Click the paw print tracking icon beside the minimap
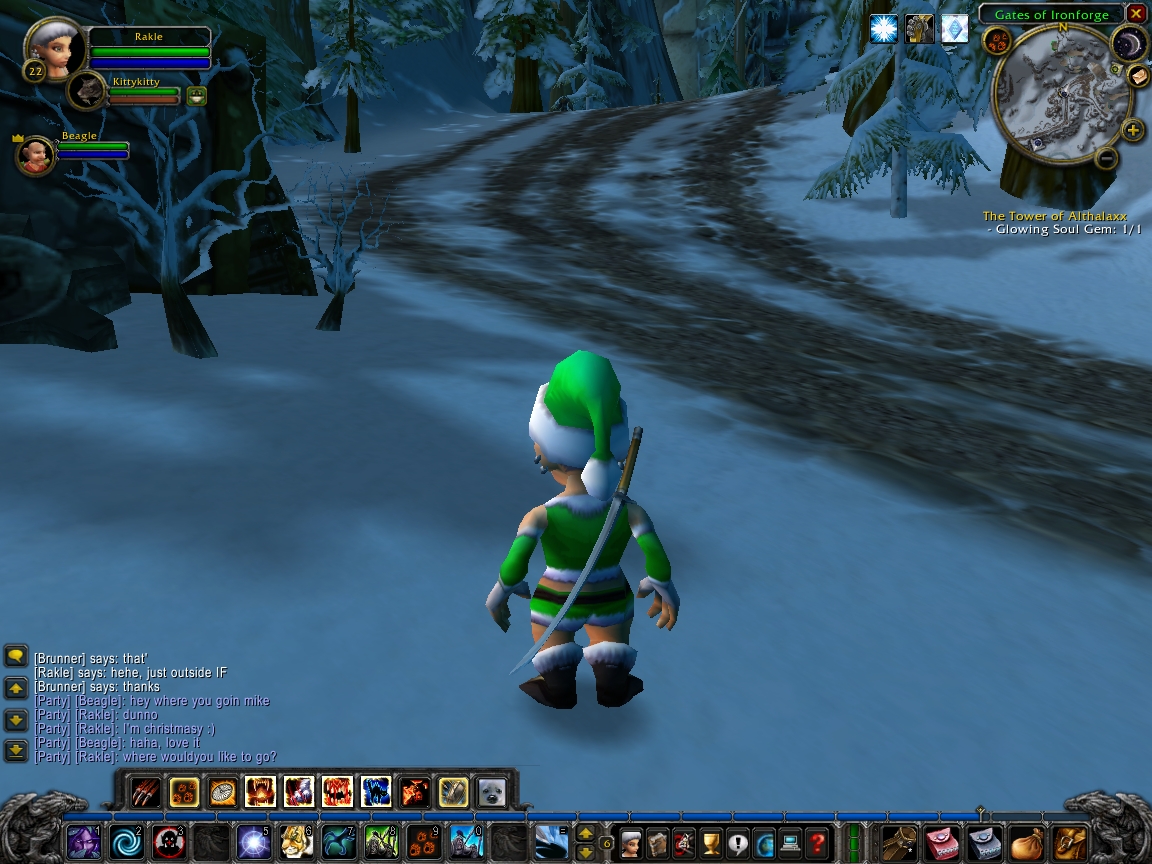 pyautogui.click(x=997, y=41)
